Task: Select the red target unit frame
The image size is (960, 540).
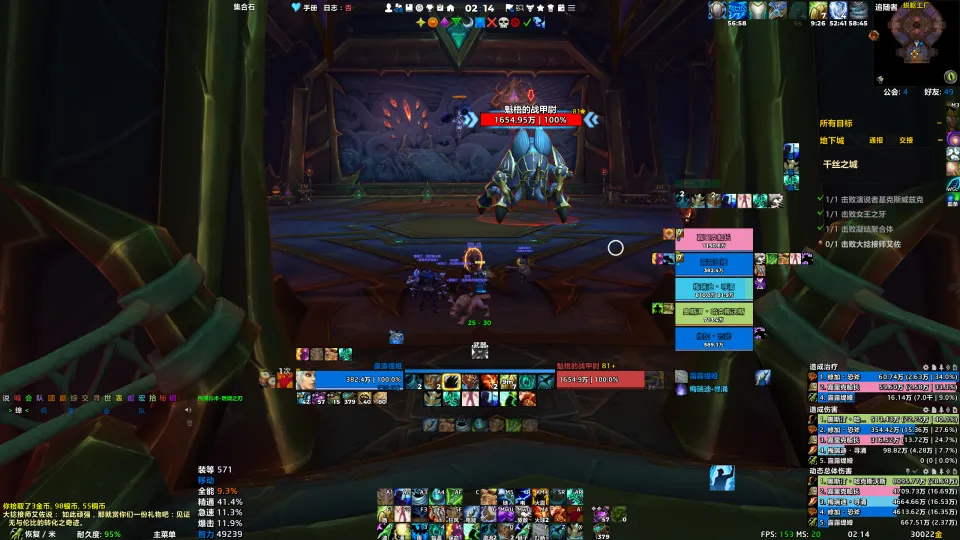Action: (600, 379)
